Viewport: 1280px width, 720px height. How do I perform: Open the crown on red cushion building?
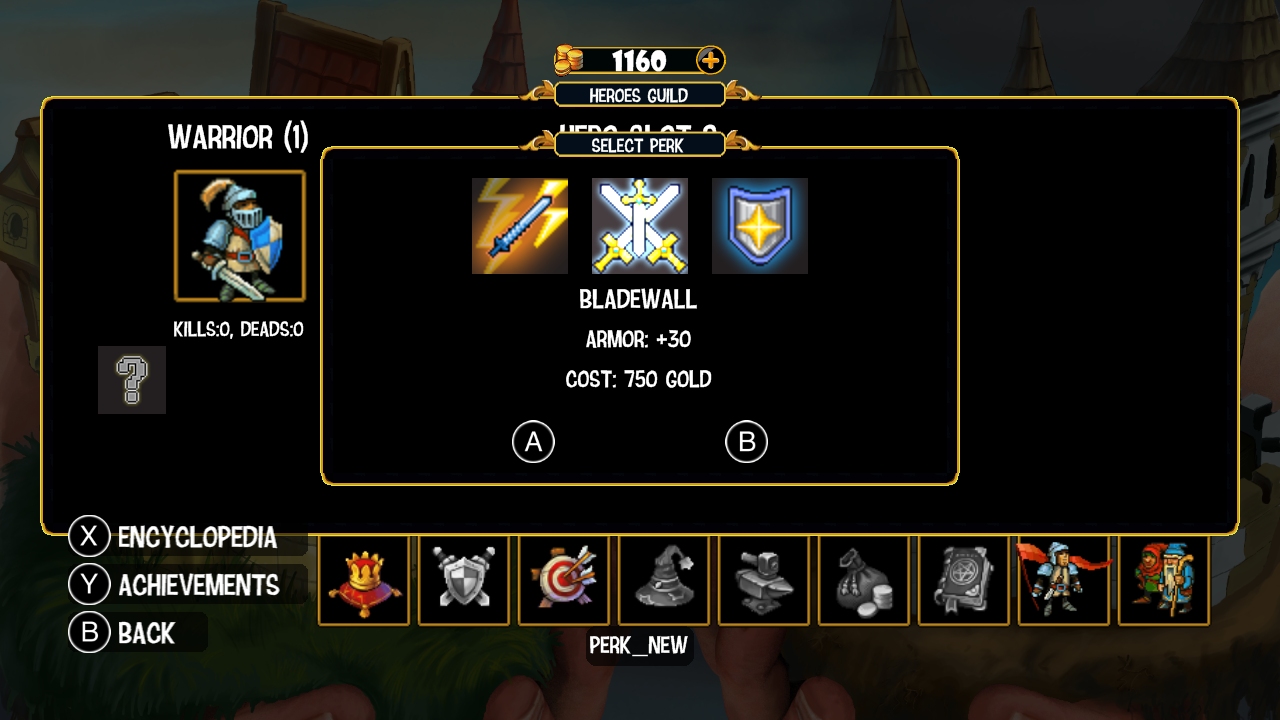point(364,581)
